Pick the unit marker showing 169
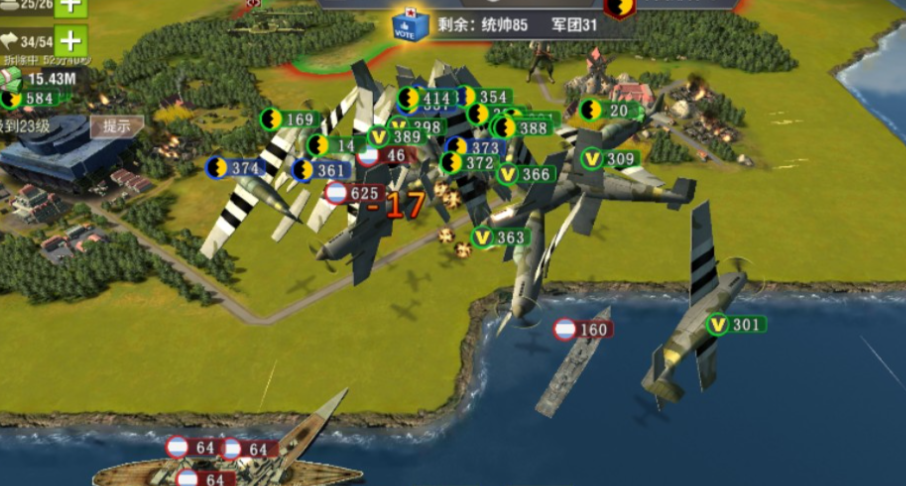Viewport: 906px width, 486px height. (288, 120)
